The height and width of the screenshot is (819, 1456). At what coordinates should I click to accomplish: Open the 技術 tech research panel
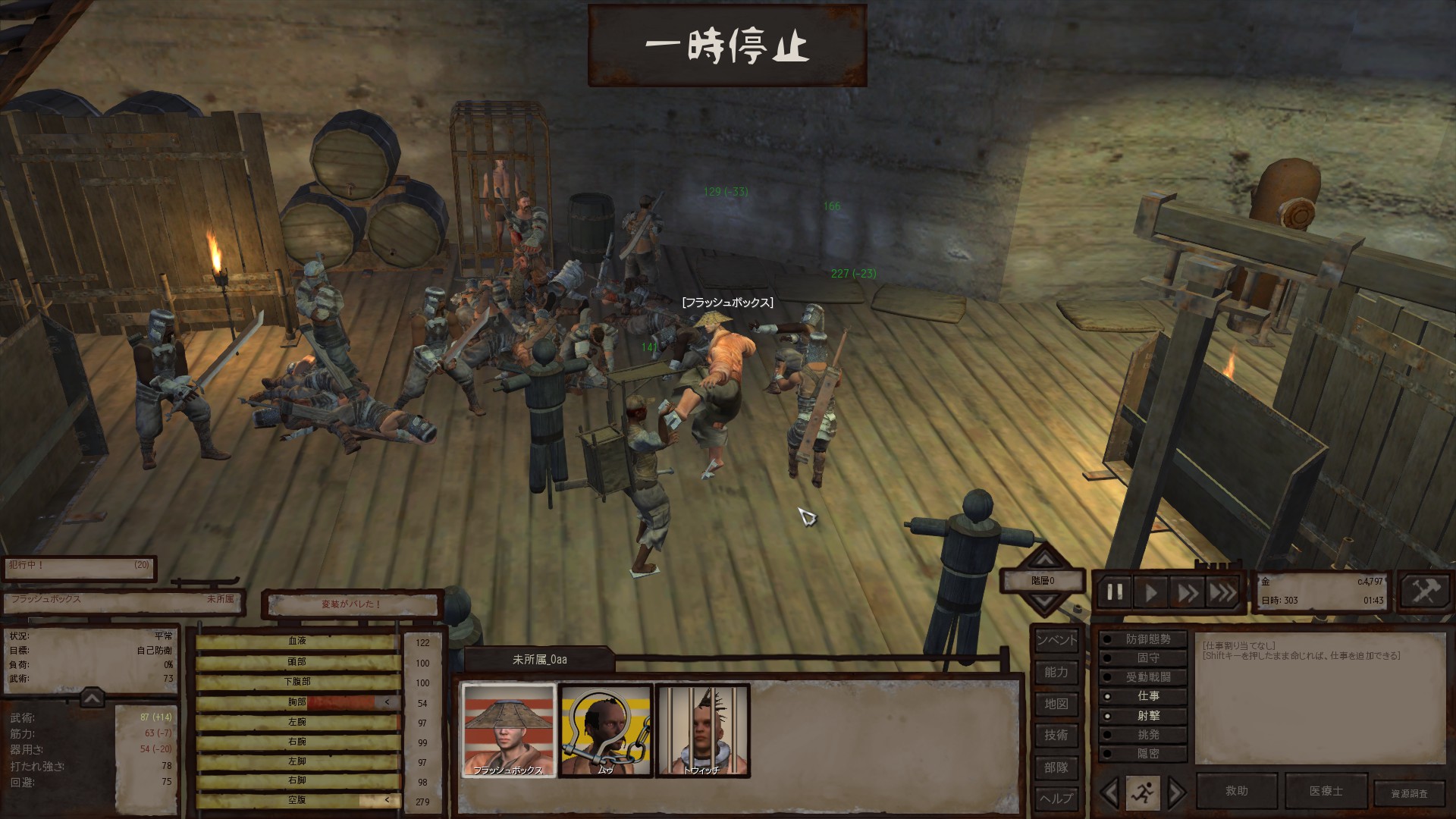click(x=1056, y=735)
